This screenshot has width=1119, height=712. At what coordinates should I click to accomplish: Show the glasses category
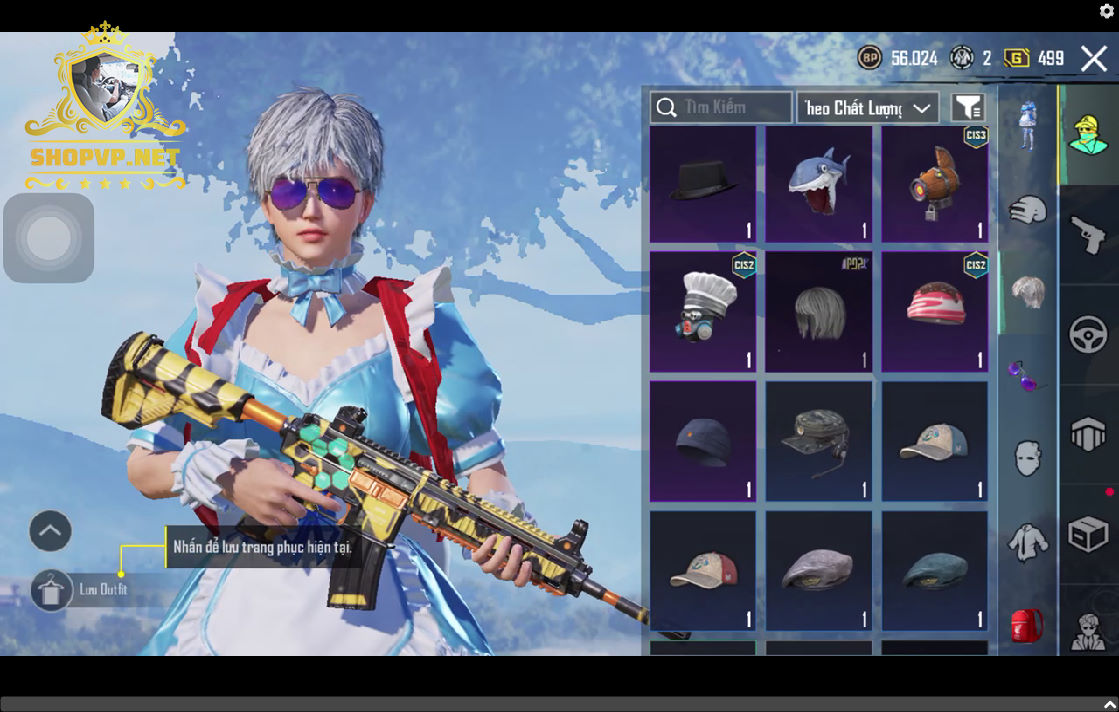(x=1028, y=376)
